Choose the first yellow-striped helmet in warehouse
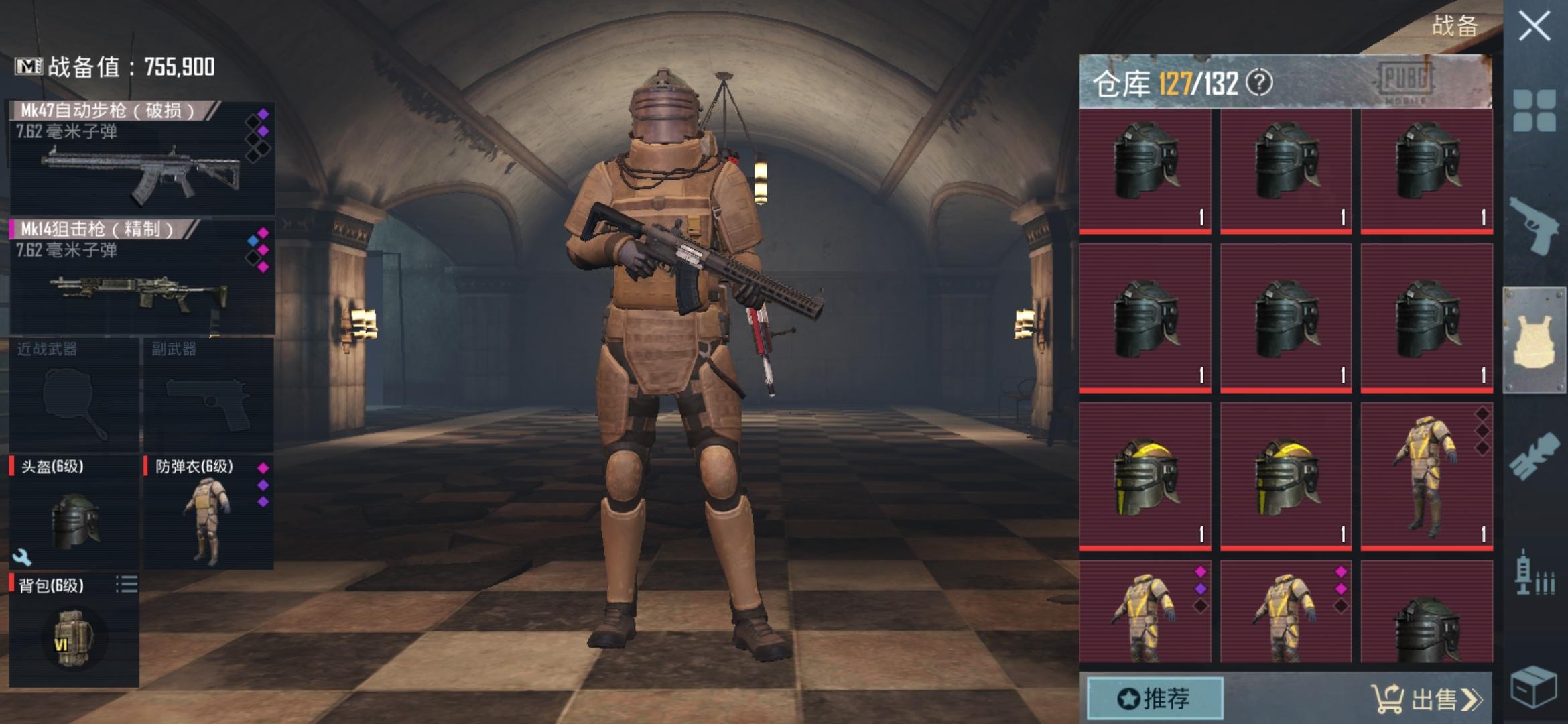The image size is (1568, 724). click(1145, 476)
